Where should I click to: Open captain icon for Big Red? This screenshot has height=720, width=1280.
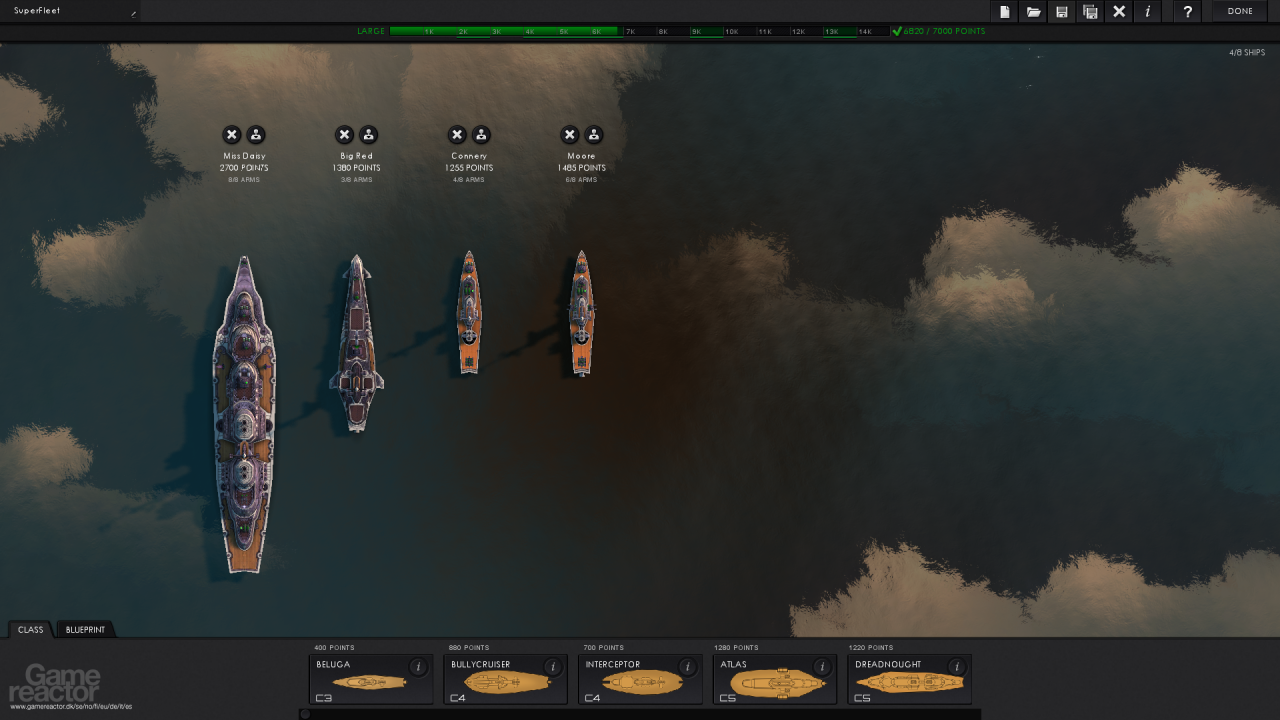click(x=369, y=135)
